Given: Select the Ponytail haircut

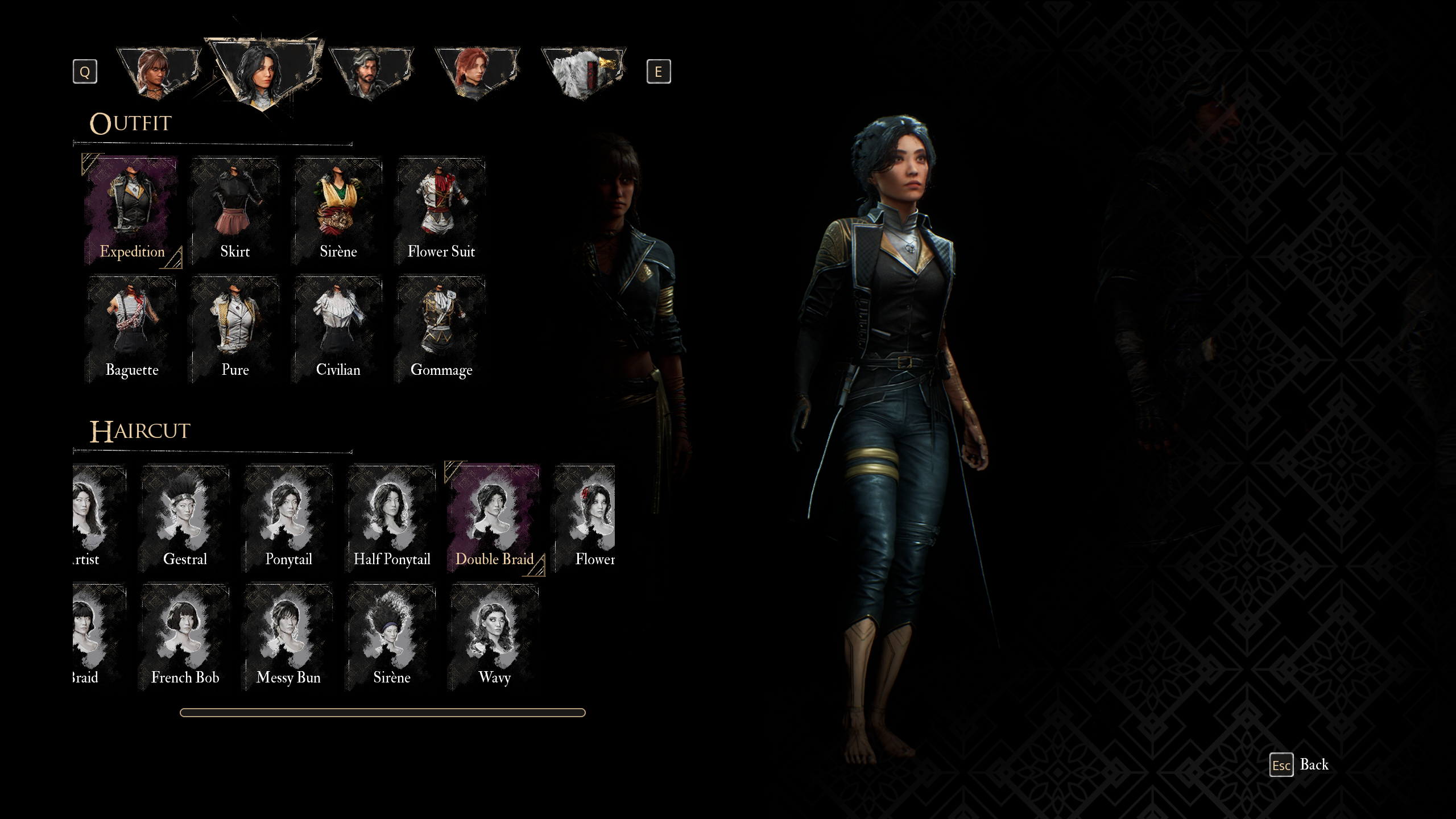Looking at the screenshot, I should click(288, 518).
